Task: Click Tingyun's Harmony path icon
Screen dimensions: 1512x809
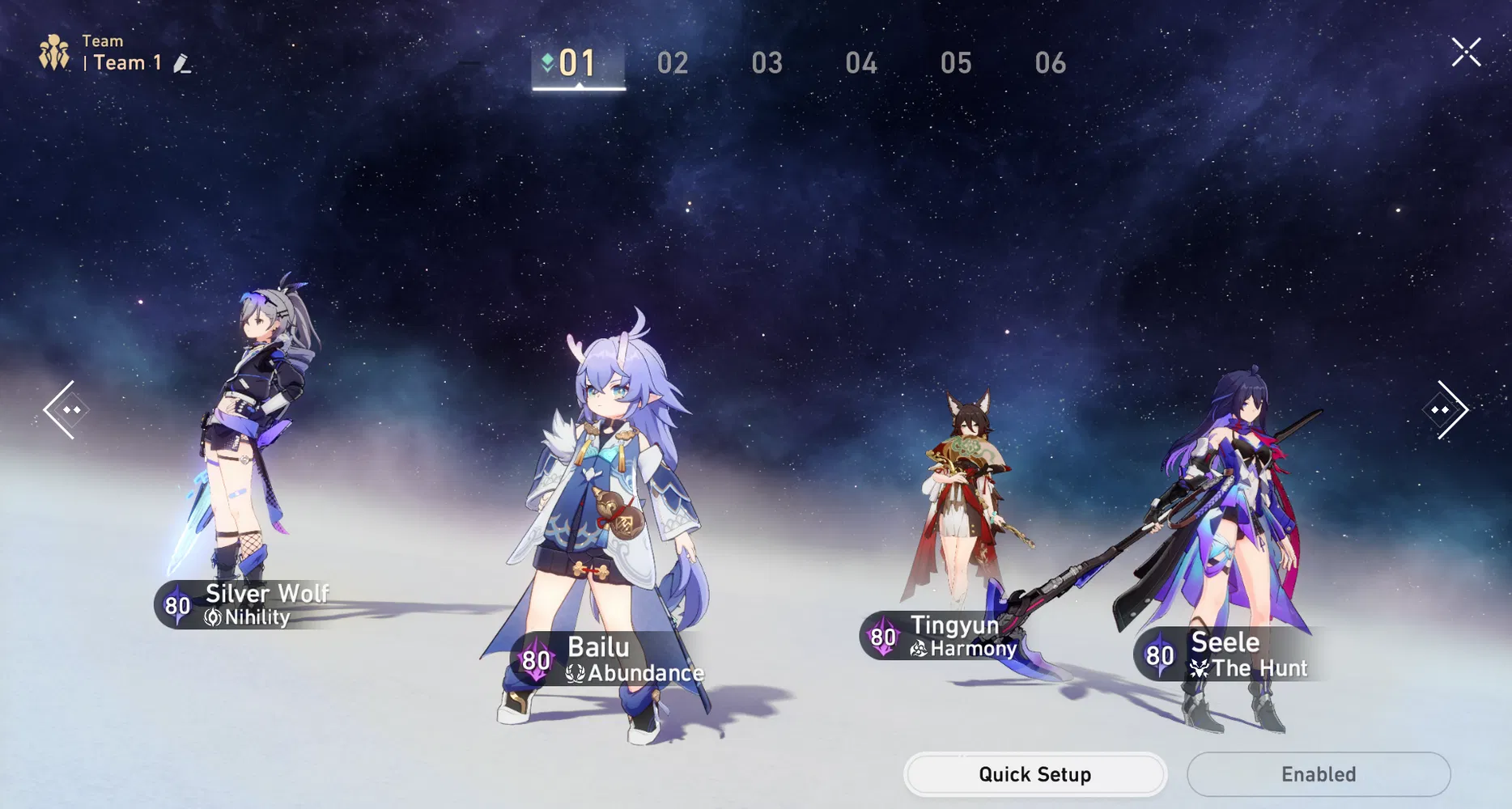Action: [x=918, y=649]
